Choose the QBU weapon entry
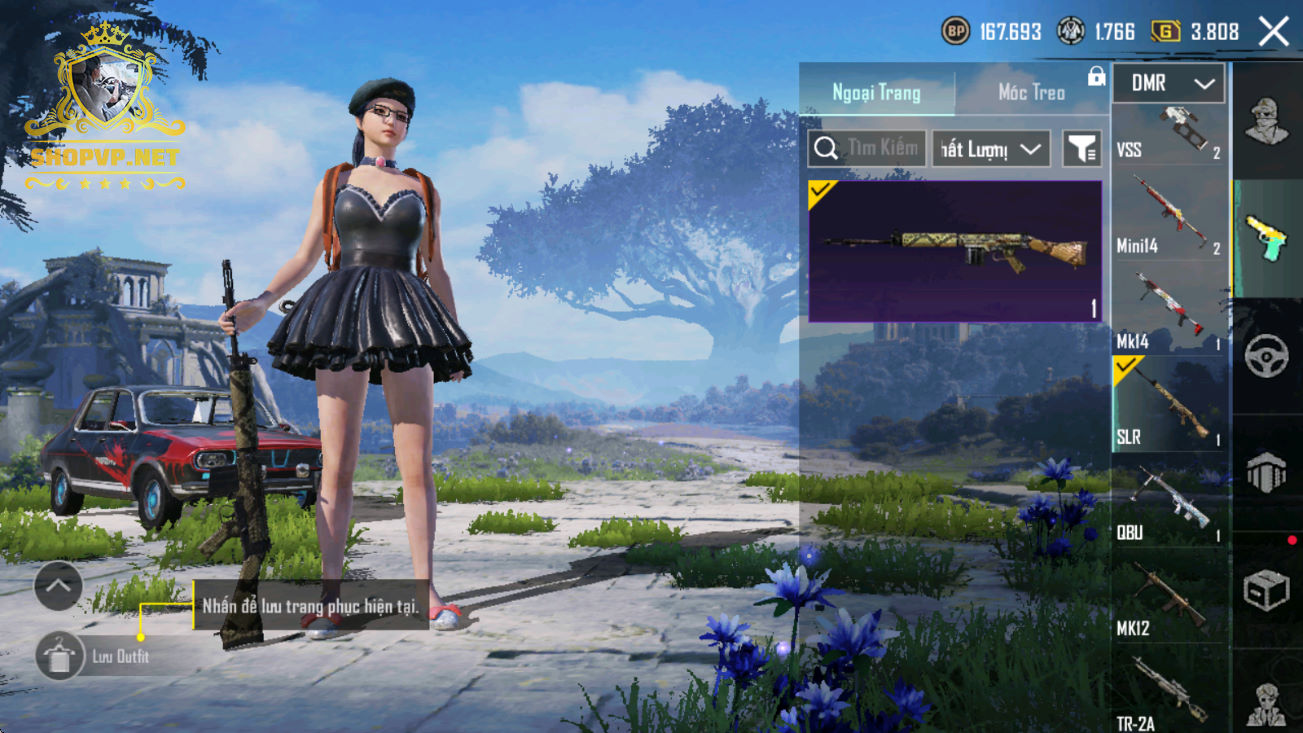1303x733 pixels. (x=1169, y=502)
